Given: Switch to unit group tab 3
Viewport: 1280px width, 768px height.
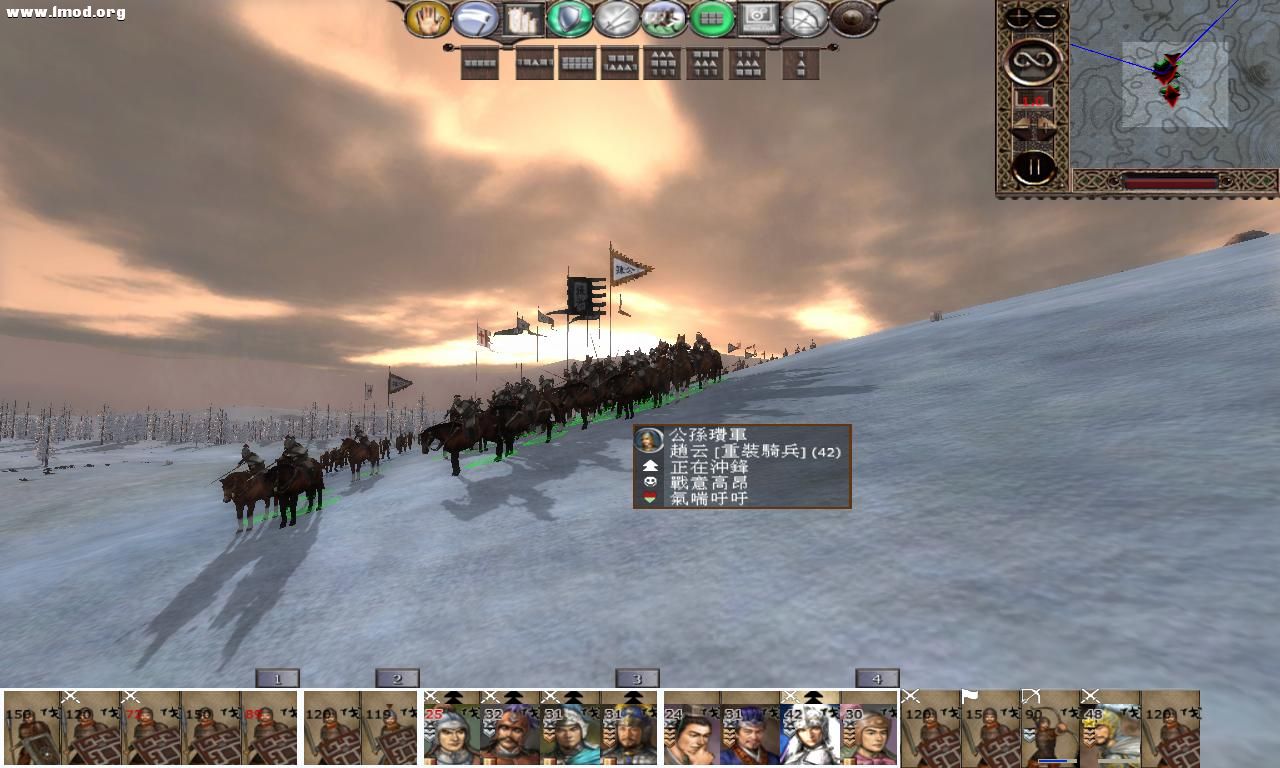Looking at the screenshot, I should [x=637, y=678].
